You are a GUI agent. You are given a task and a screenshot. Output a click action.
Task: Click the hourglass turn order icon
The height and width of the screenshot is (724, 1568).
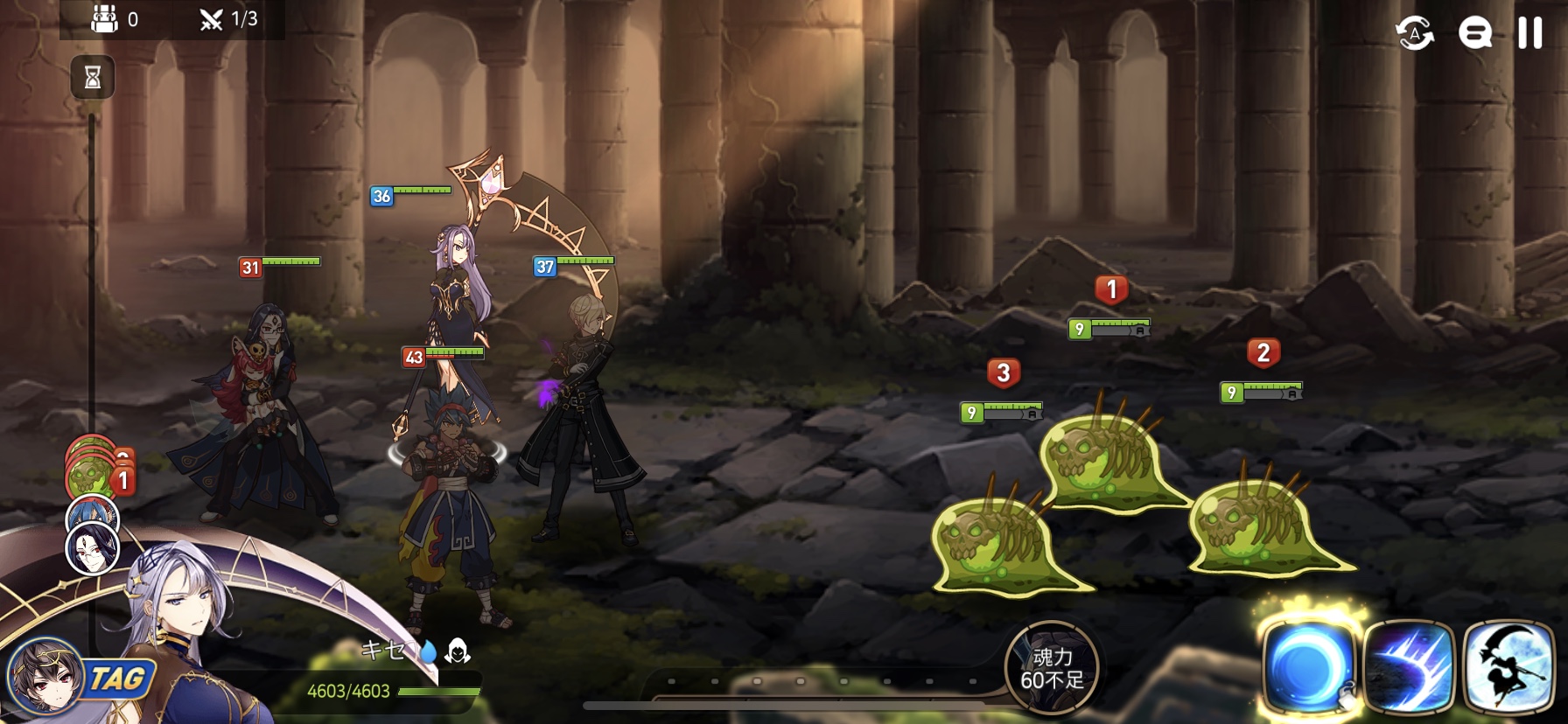click(92, 78)
